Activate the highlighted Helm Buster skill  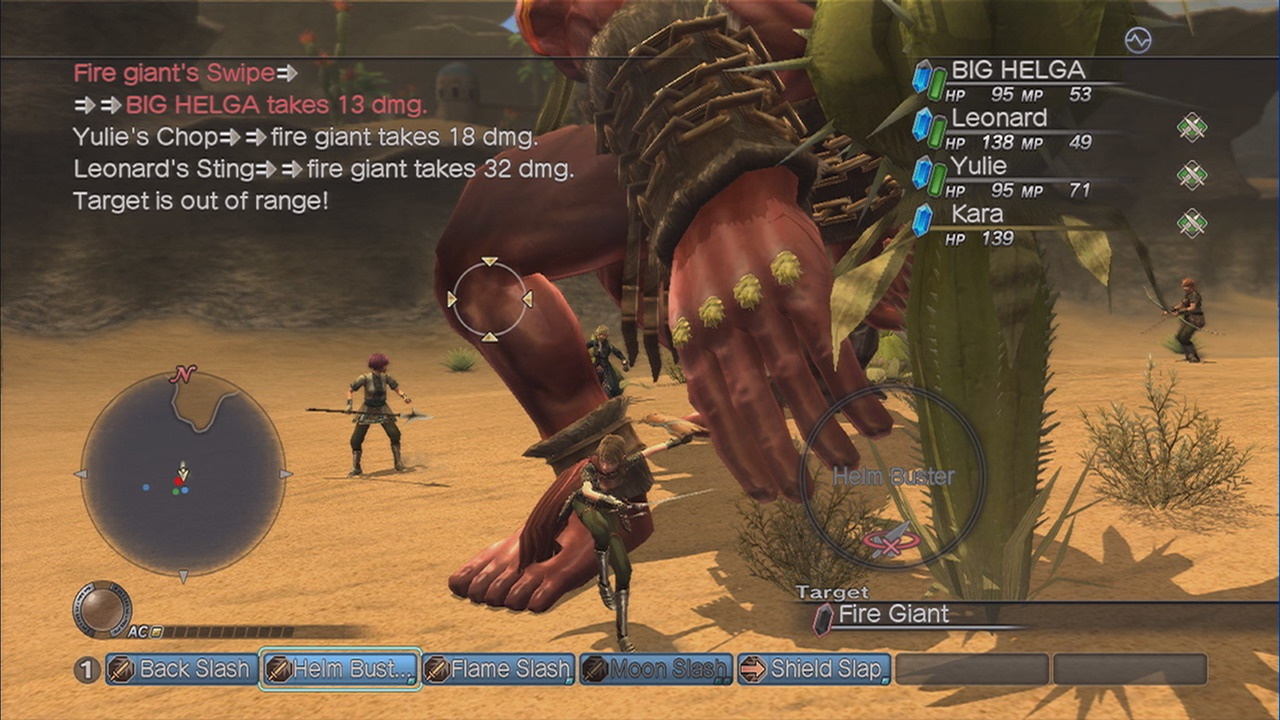(x=340, y=669)
